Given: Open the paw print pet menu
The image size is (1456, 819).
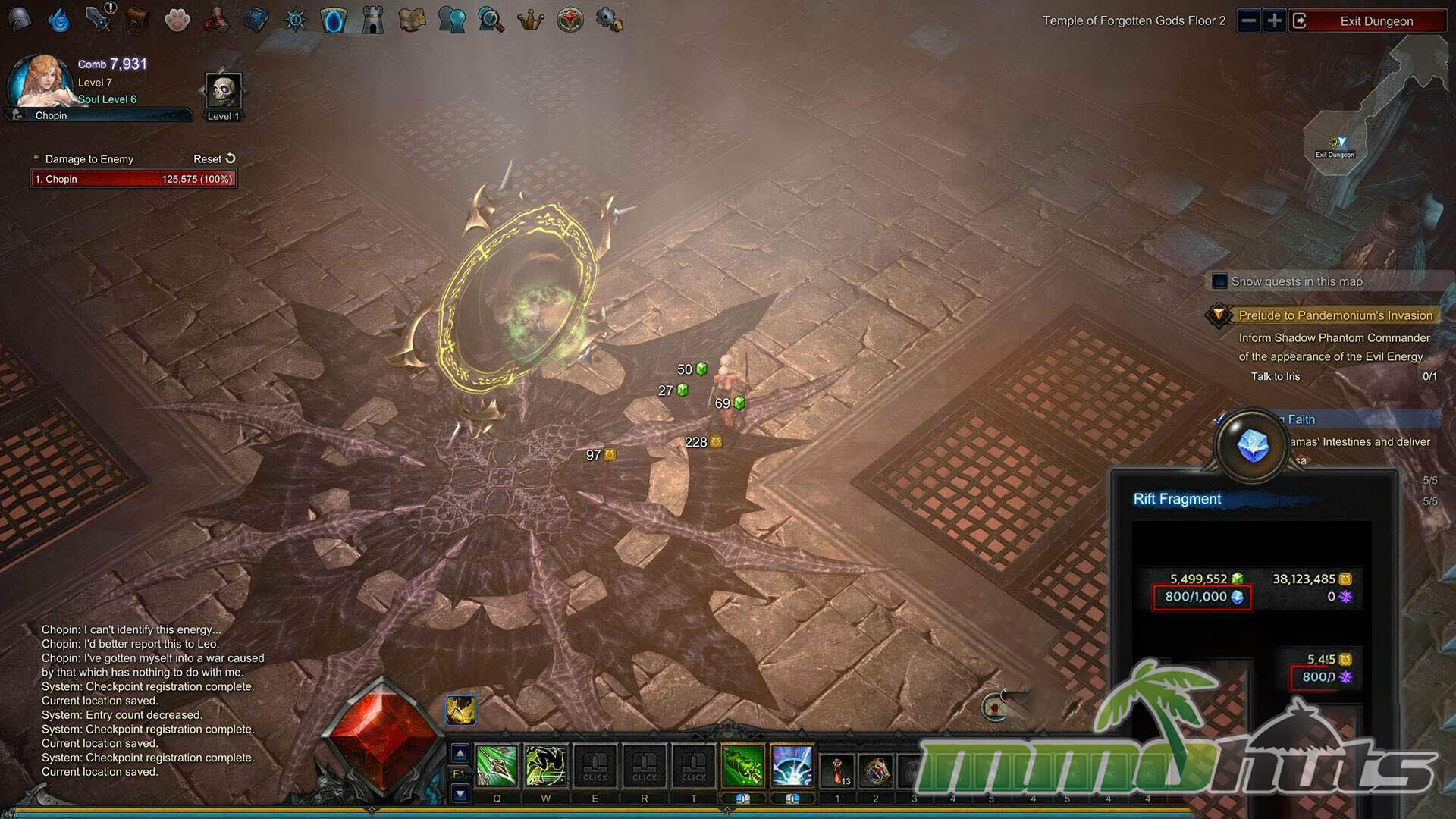Looking at the screenshot, I should [x=177, y=20].
